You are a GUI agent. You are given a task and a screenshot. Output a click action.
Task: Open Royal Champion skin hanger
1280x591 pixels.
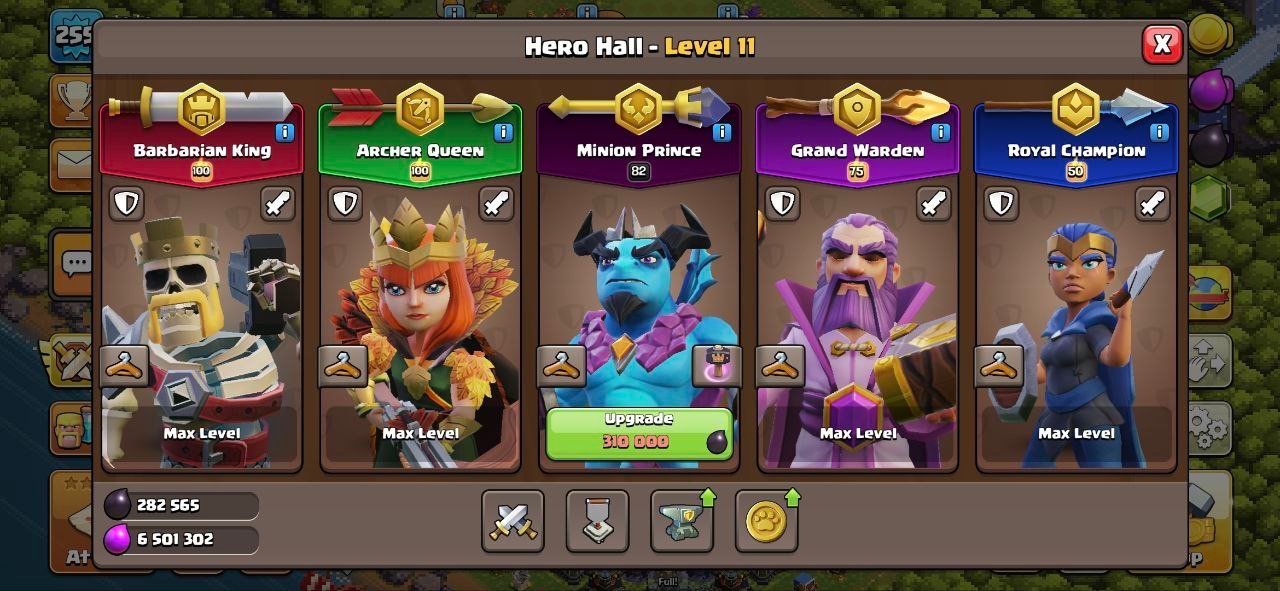(998, 367)
